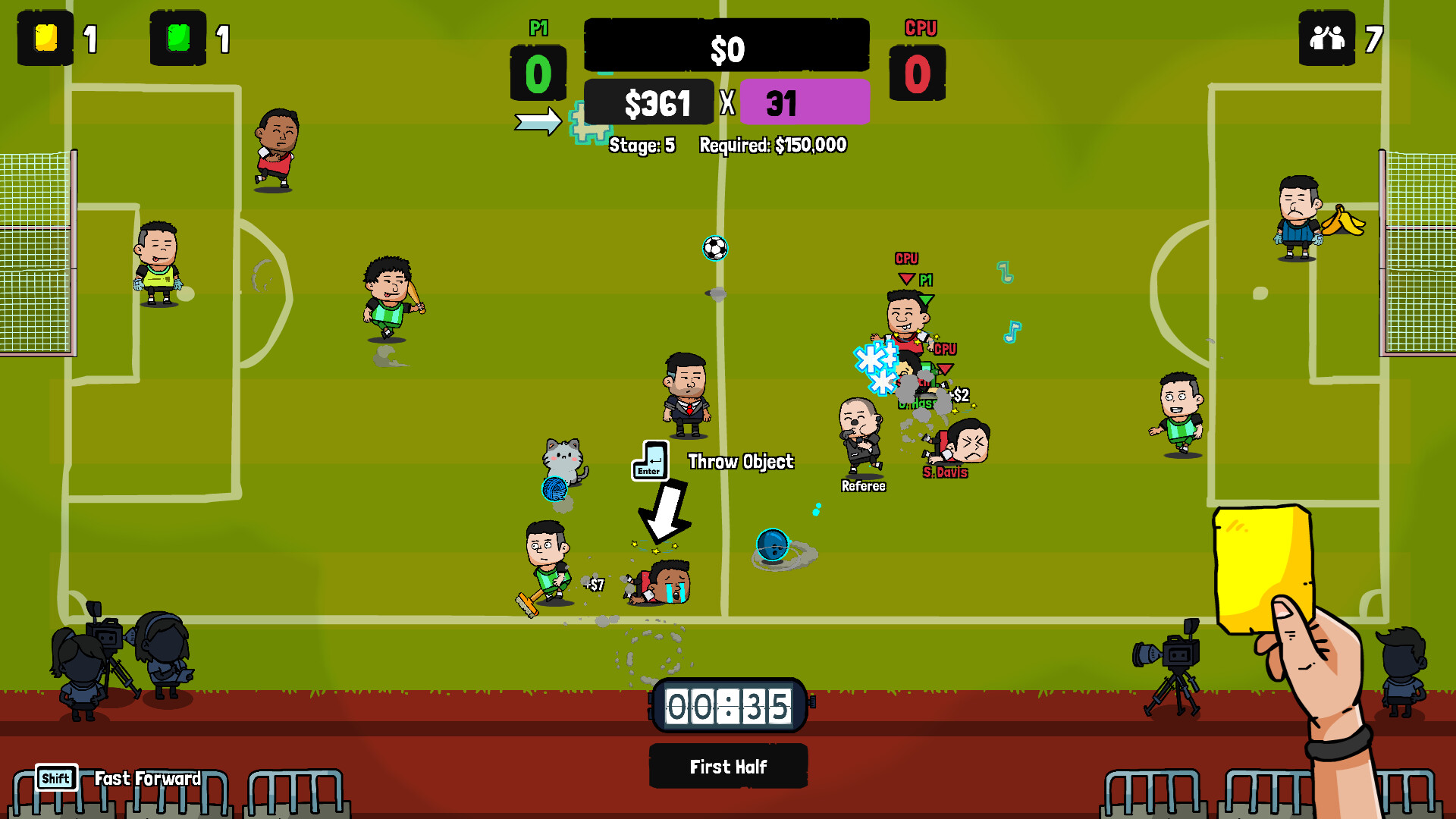Click the bowling ball object on the pitch
Image resolution: width=1456 pixels, height=819 pixels.
773,543
